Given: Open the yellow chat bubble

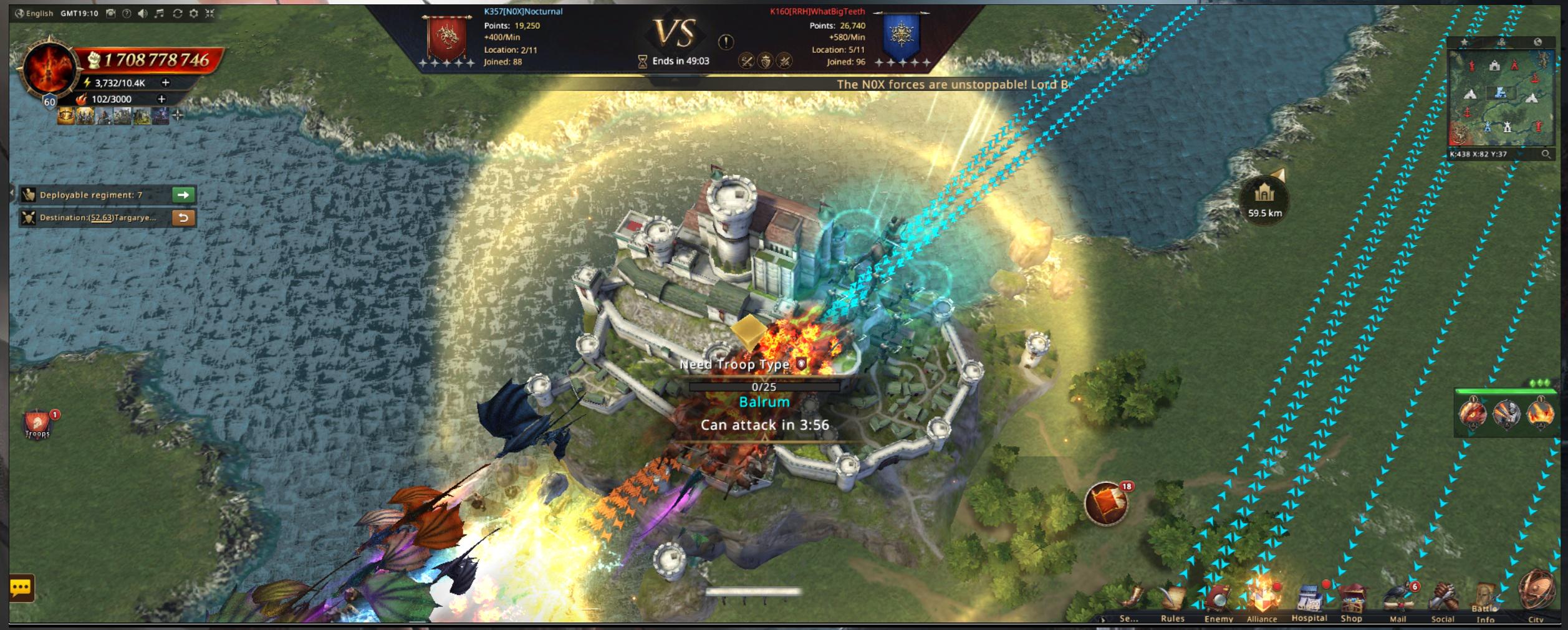Looking at the screenshot, I should click(21, 588).
